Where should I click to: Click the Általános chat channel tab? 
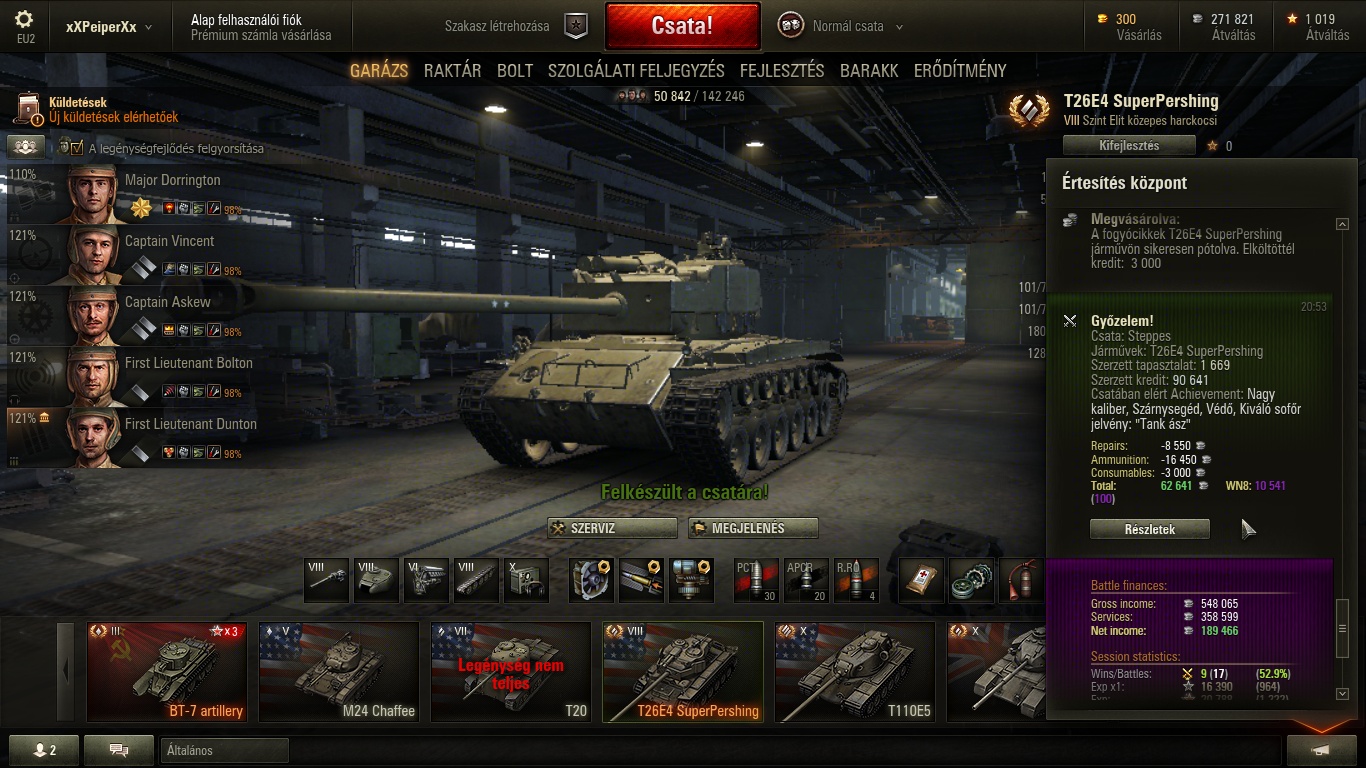[224, 750]
